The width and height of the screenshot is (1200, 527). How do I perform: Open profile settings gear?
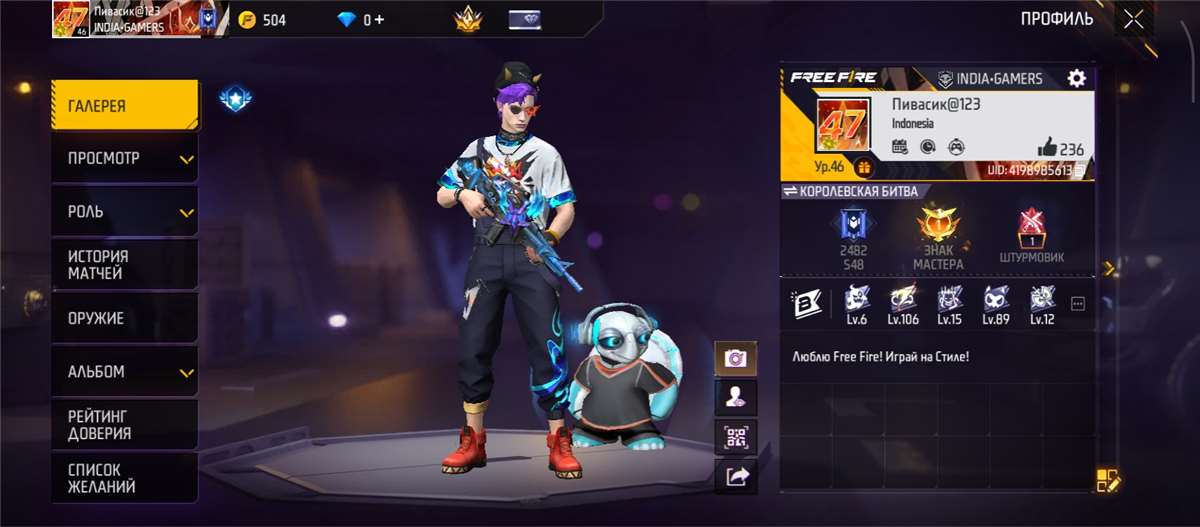[1076, 79]
